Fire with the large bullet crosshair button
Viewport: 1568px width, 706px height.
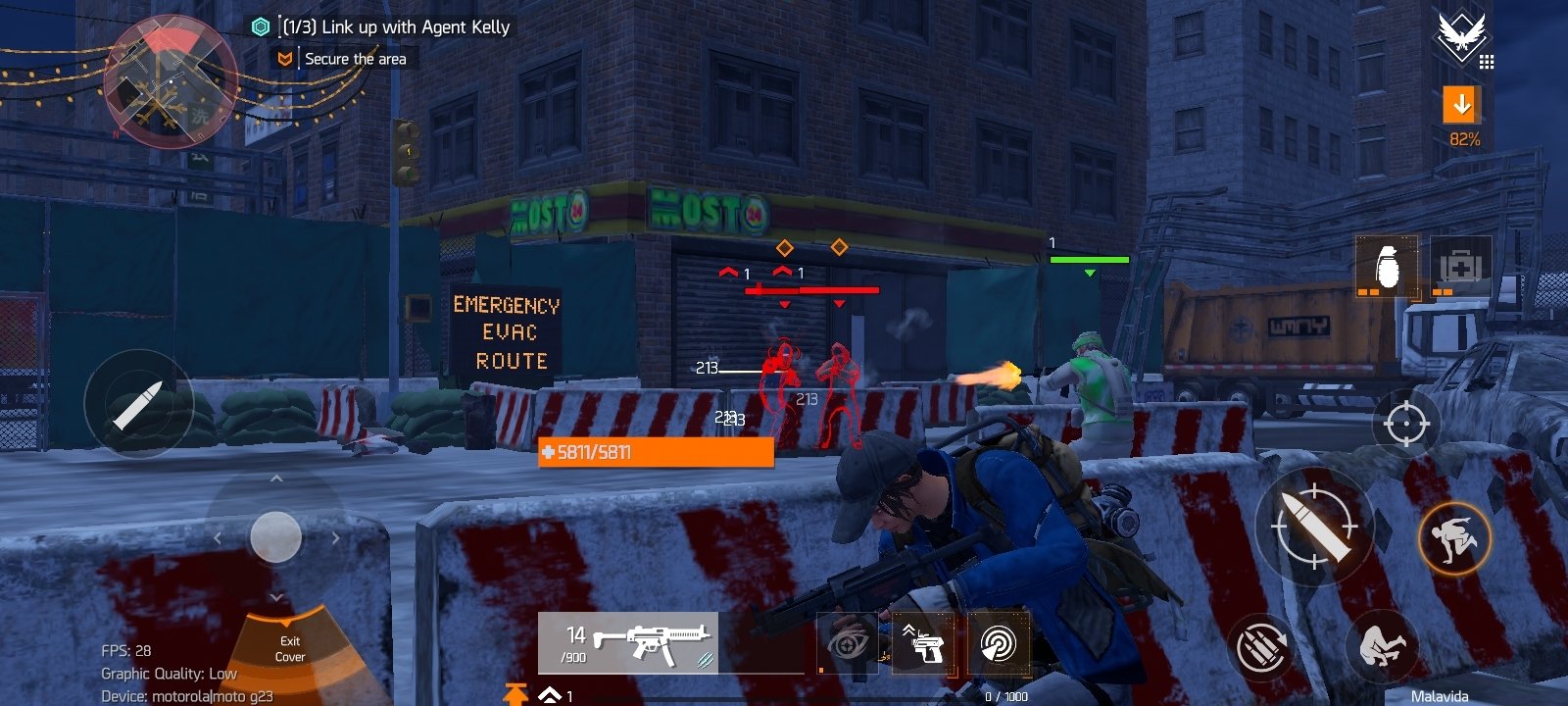(x=1314, y=527)
